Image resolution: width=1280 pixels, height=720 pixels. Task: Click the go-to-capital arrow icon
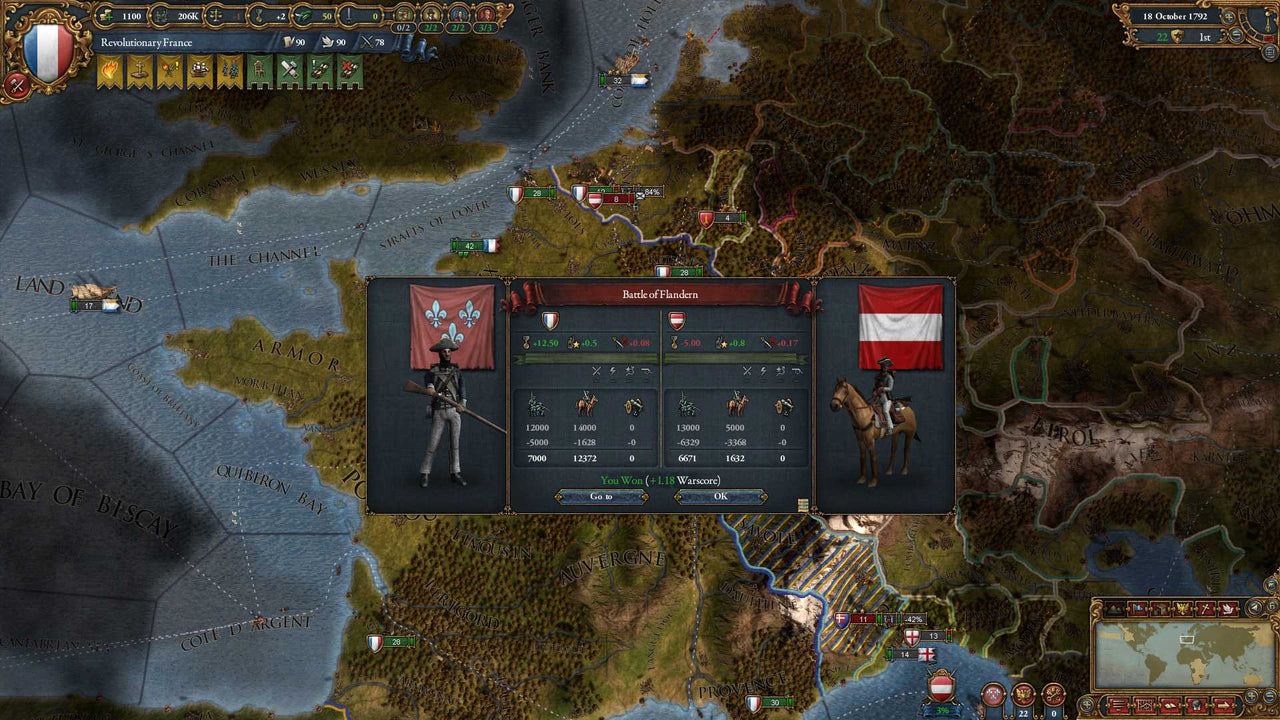(1223, 704)
